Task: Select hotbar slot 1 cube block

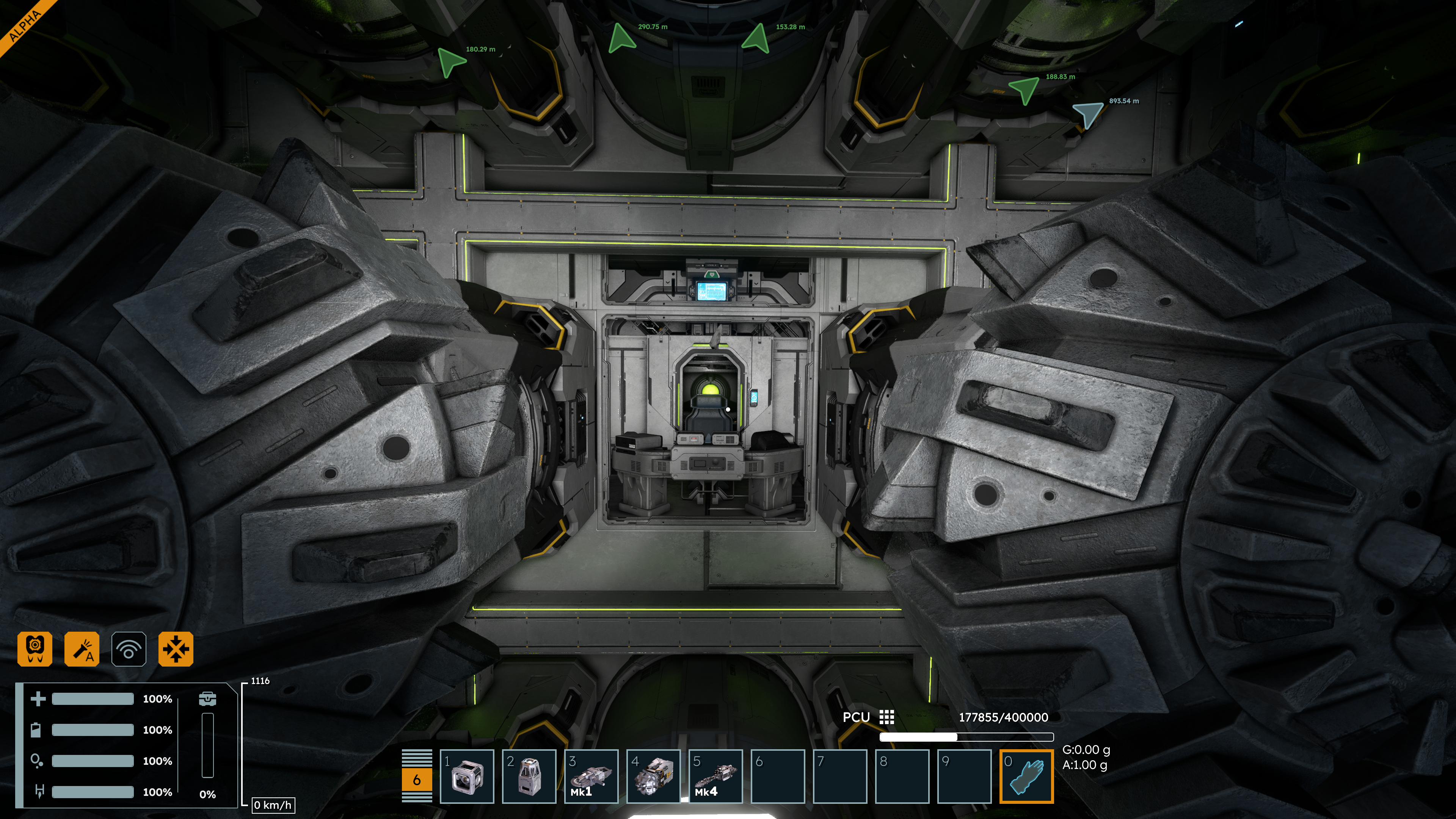Action: (x=467, y=776)
